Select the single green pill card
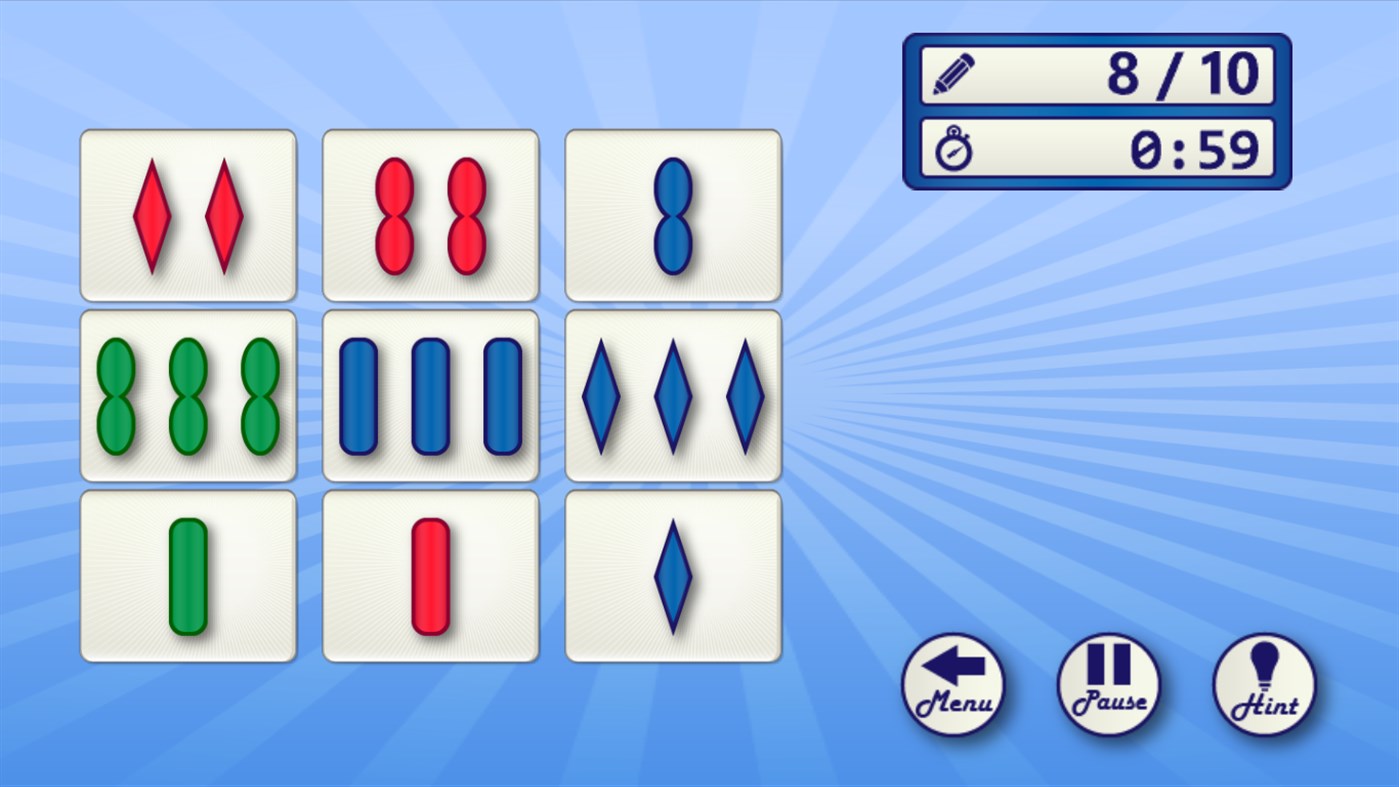This screenshot has height=787, width=1399. click(x=188, y=572)
